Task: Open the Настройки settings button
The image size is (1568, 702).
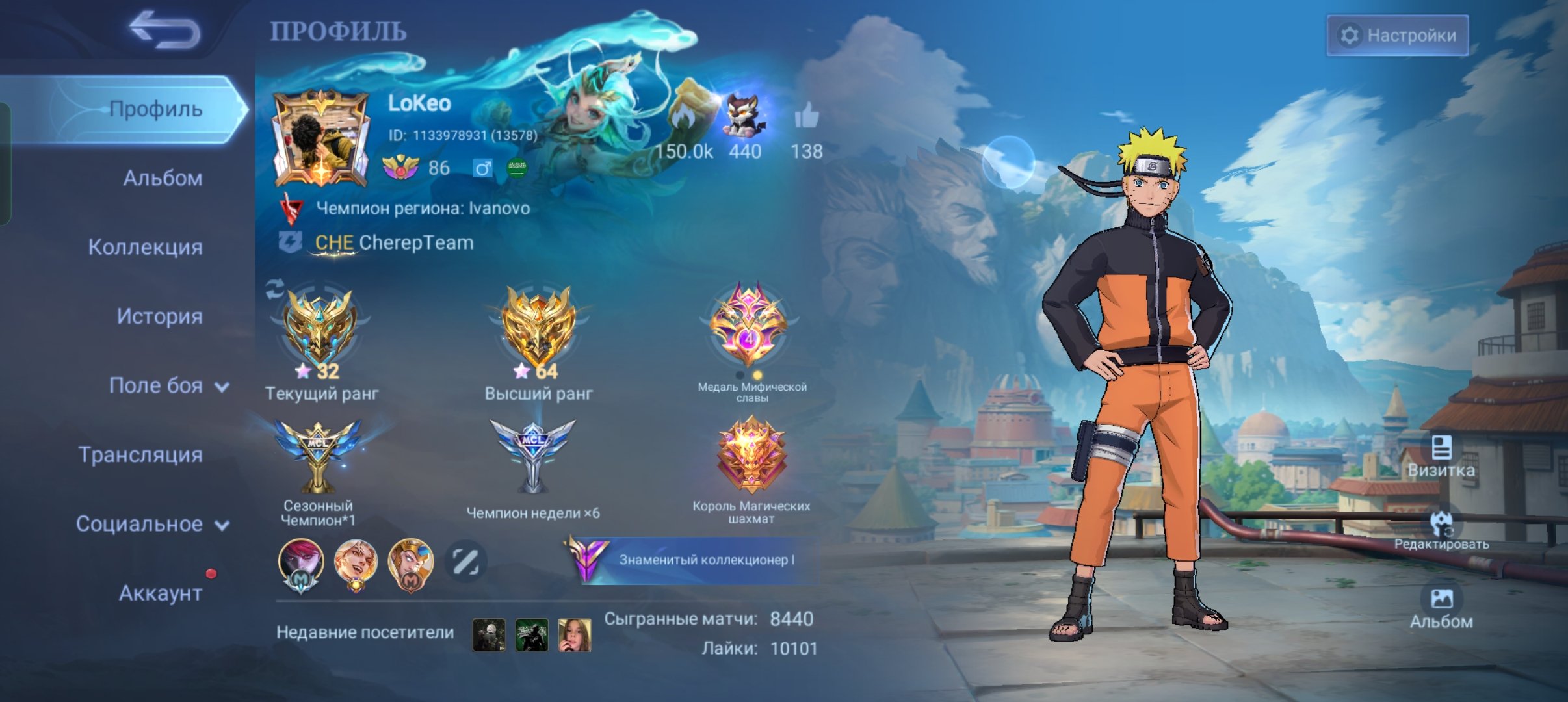Action: click(x=1397, y=35)
